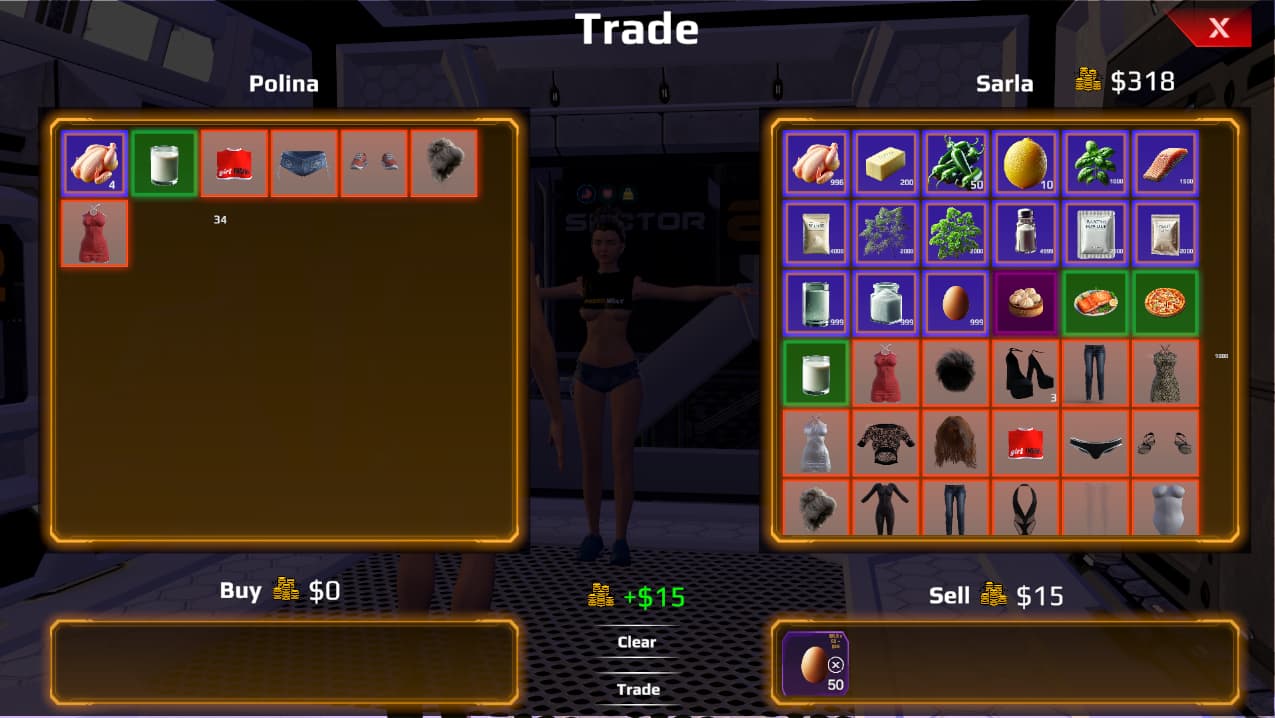Pick Sarla's black panties item

[1096, 442]
